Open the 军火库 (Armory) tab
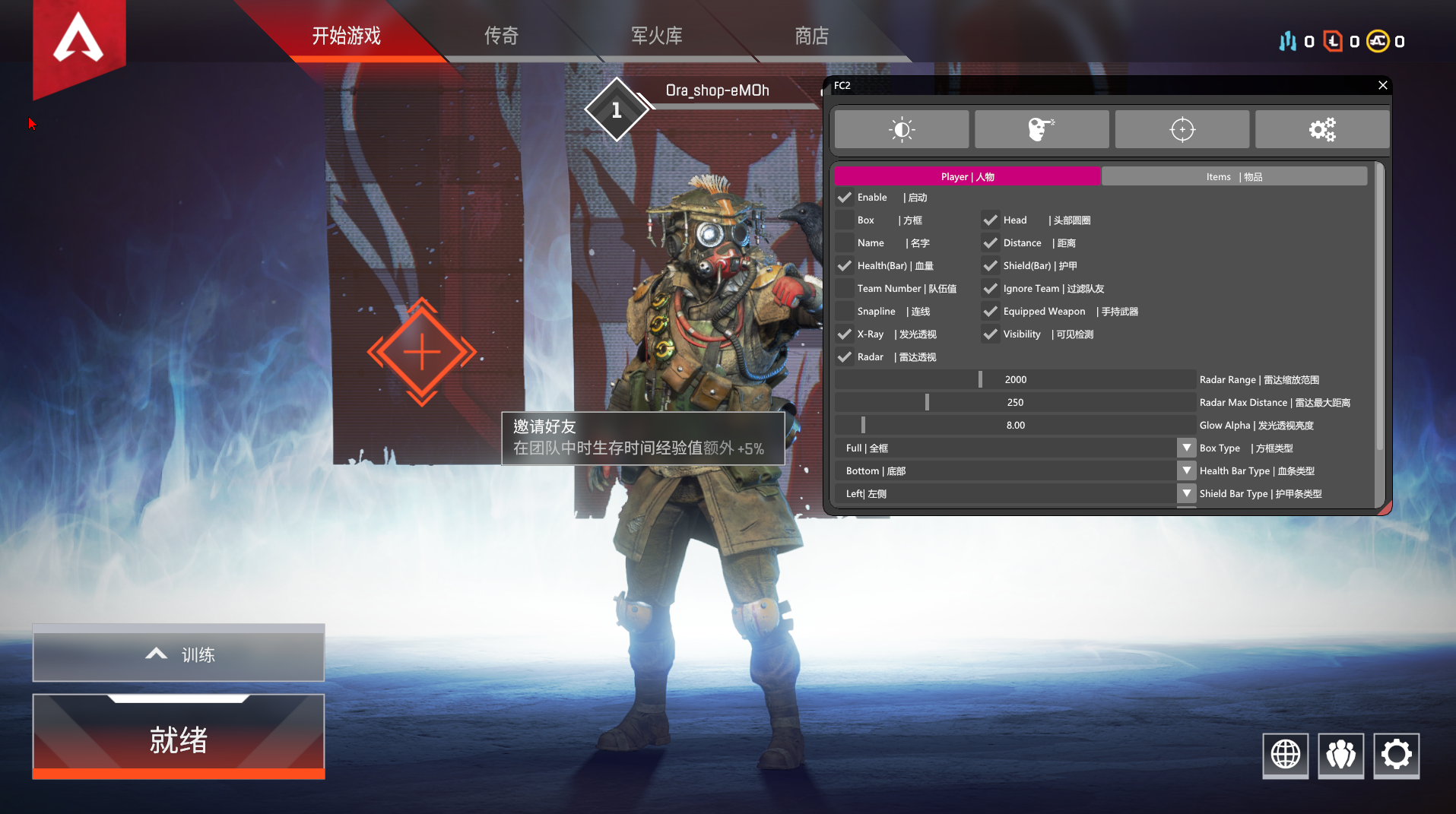Image resolution: width=1456 pixels, height=814 pixels. click(x=656, y=36)
